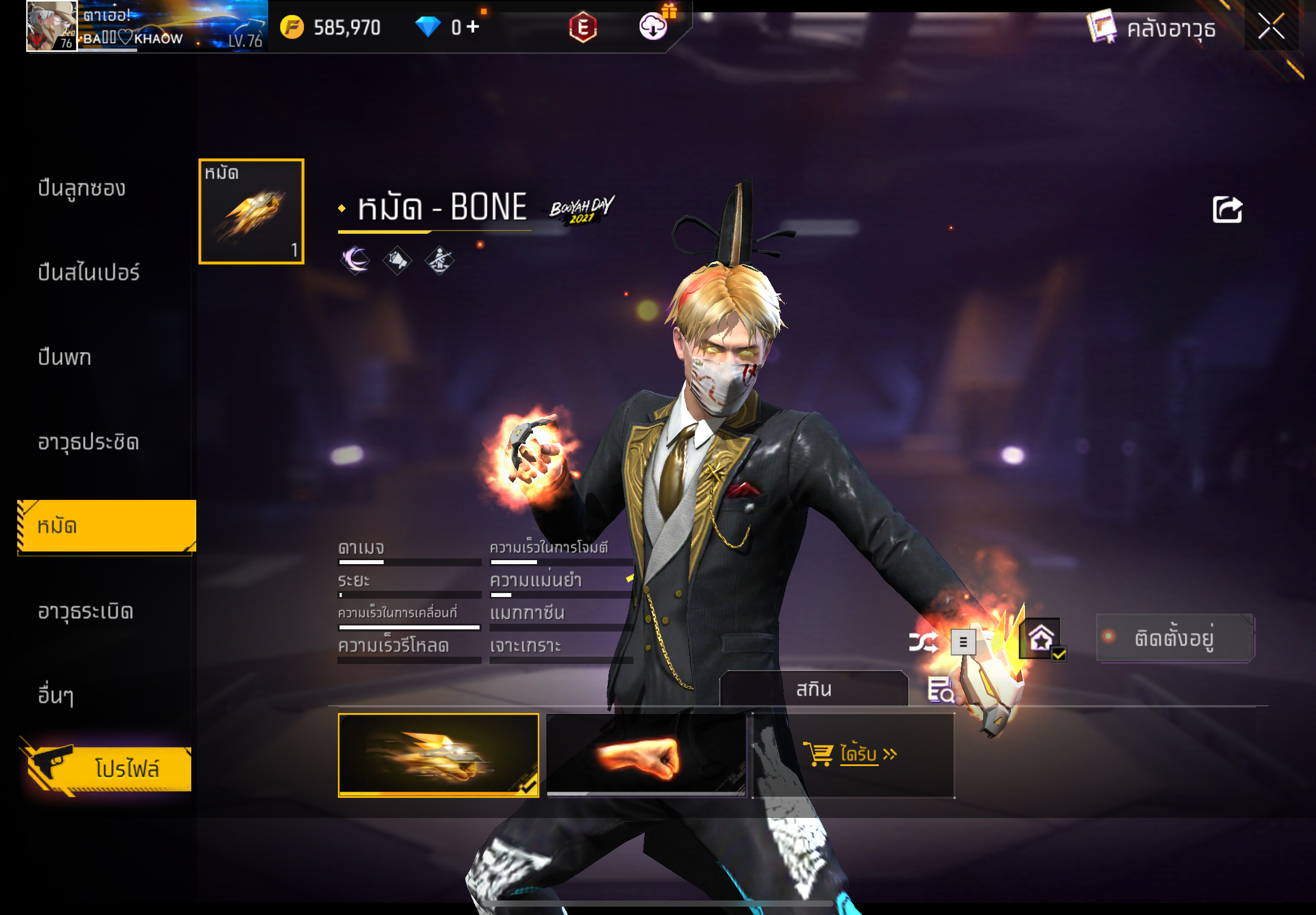Choose the default flaming fist skin
The image size is (1316, 915).
(x=646, y=755)
